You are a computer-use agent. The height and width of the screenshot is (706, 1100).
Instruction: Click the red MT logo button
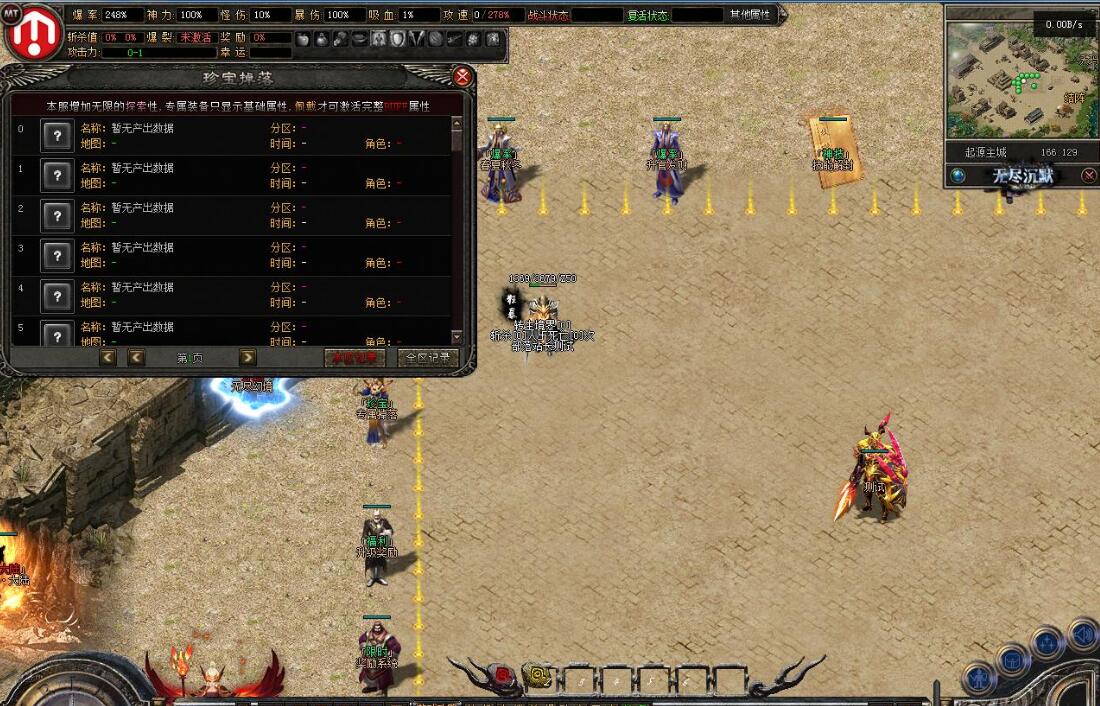tap(33, 32)
